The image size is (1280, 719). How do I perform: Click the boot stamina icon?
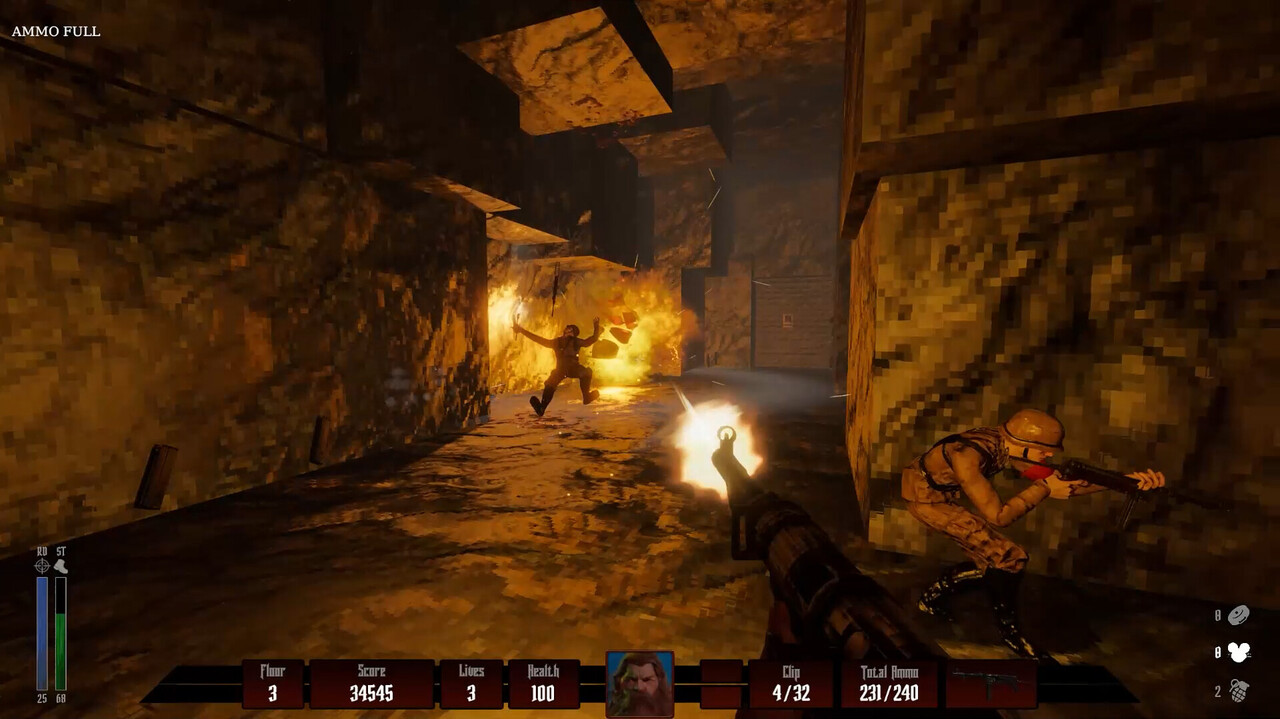61,566
